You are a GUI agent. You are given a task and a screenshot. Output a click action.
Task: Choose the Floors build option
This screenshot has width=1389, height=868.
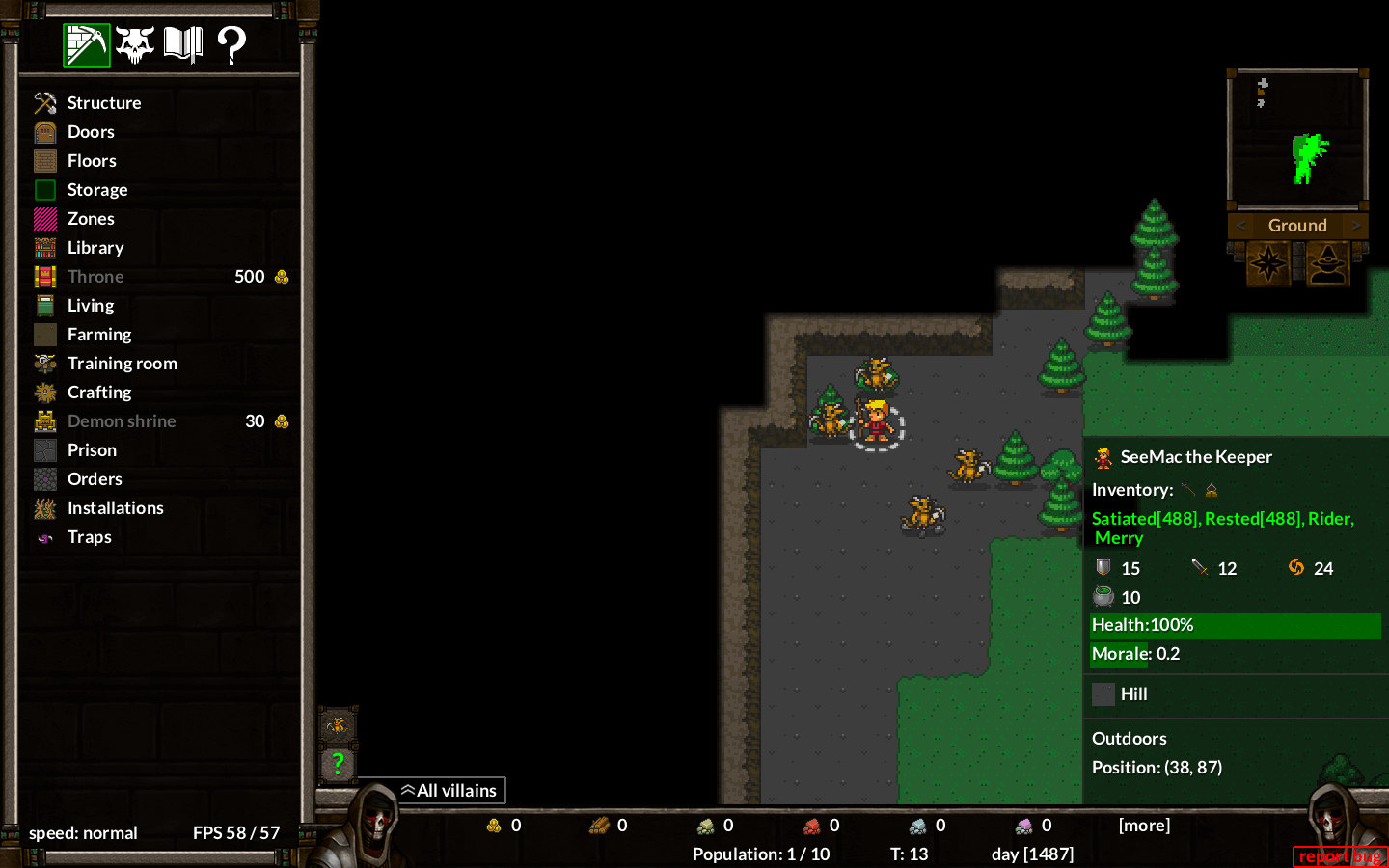coord(92,161)
